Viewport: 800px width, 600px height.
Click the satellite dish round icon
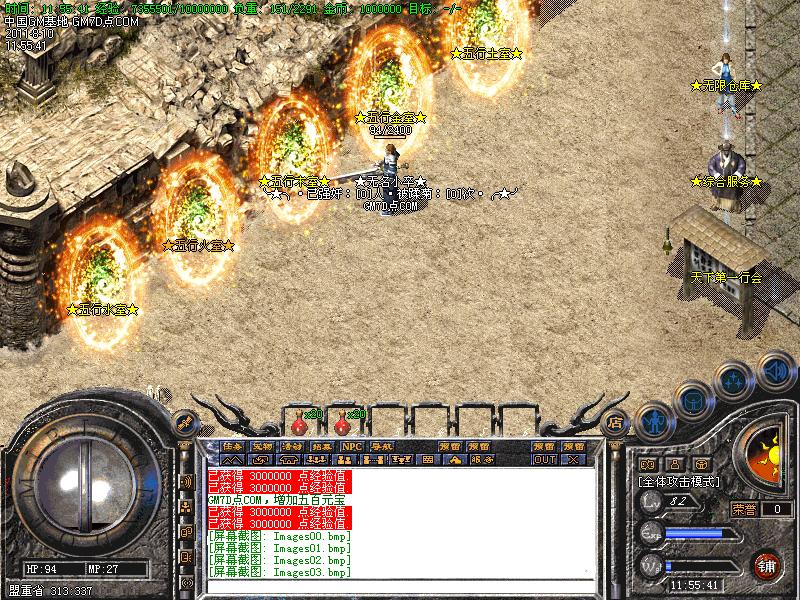click(185, 421)
